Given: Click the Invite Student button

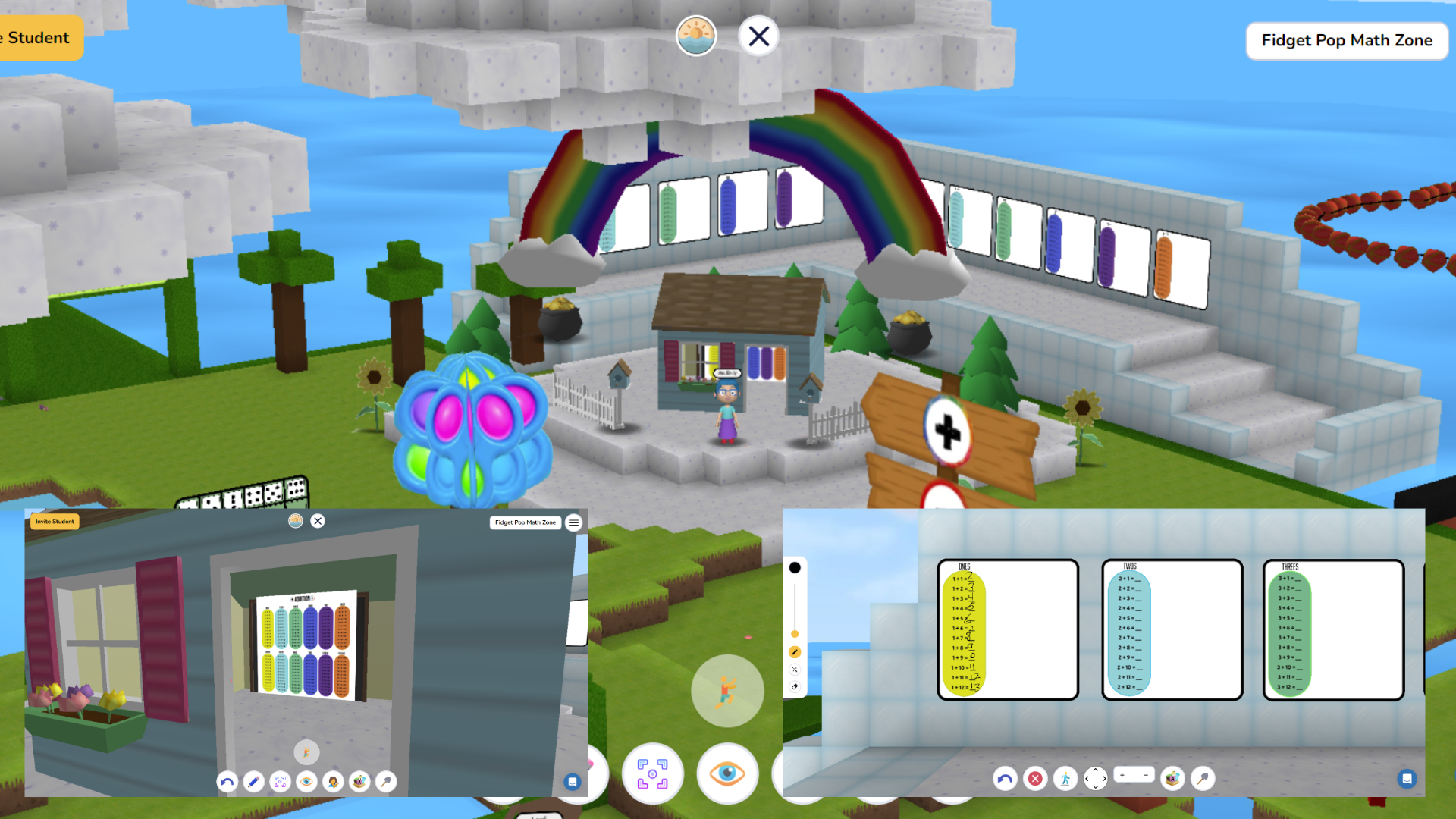Looking at the screenshot, I should (x=54, y=522).
